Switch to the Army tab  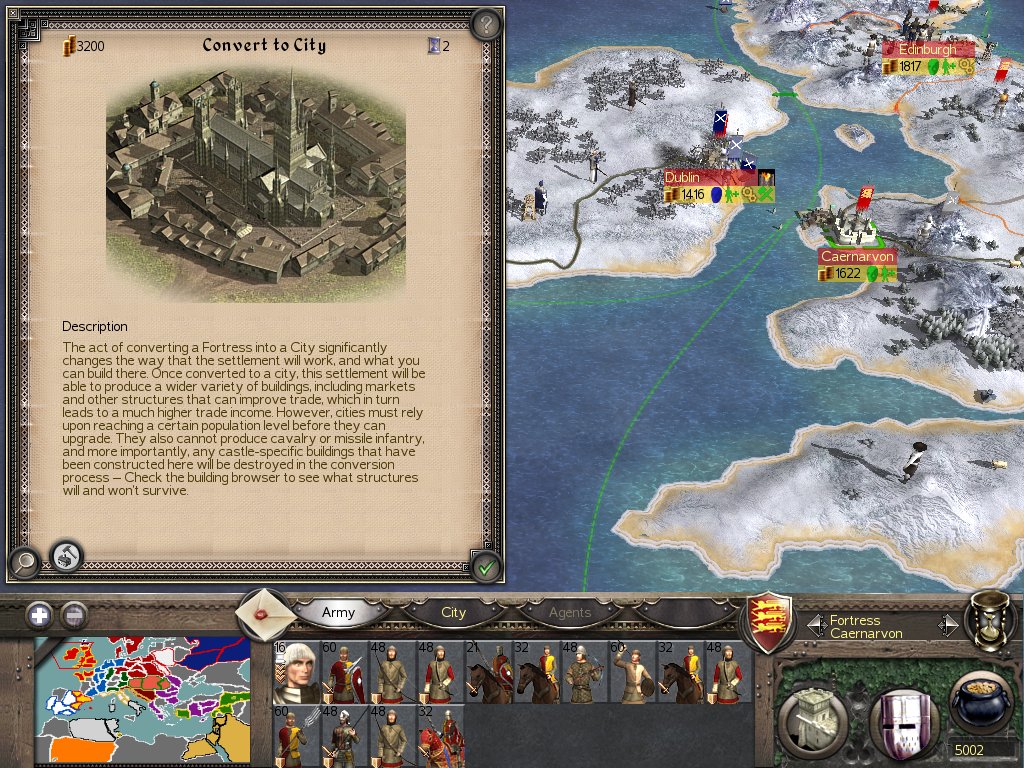click(338, 612)
